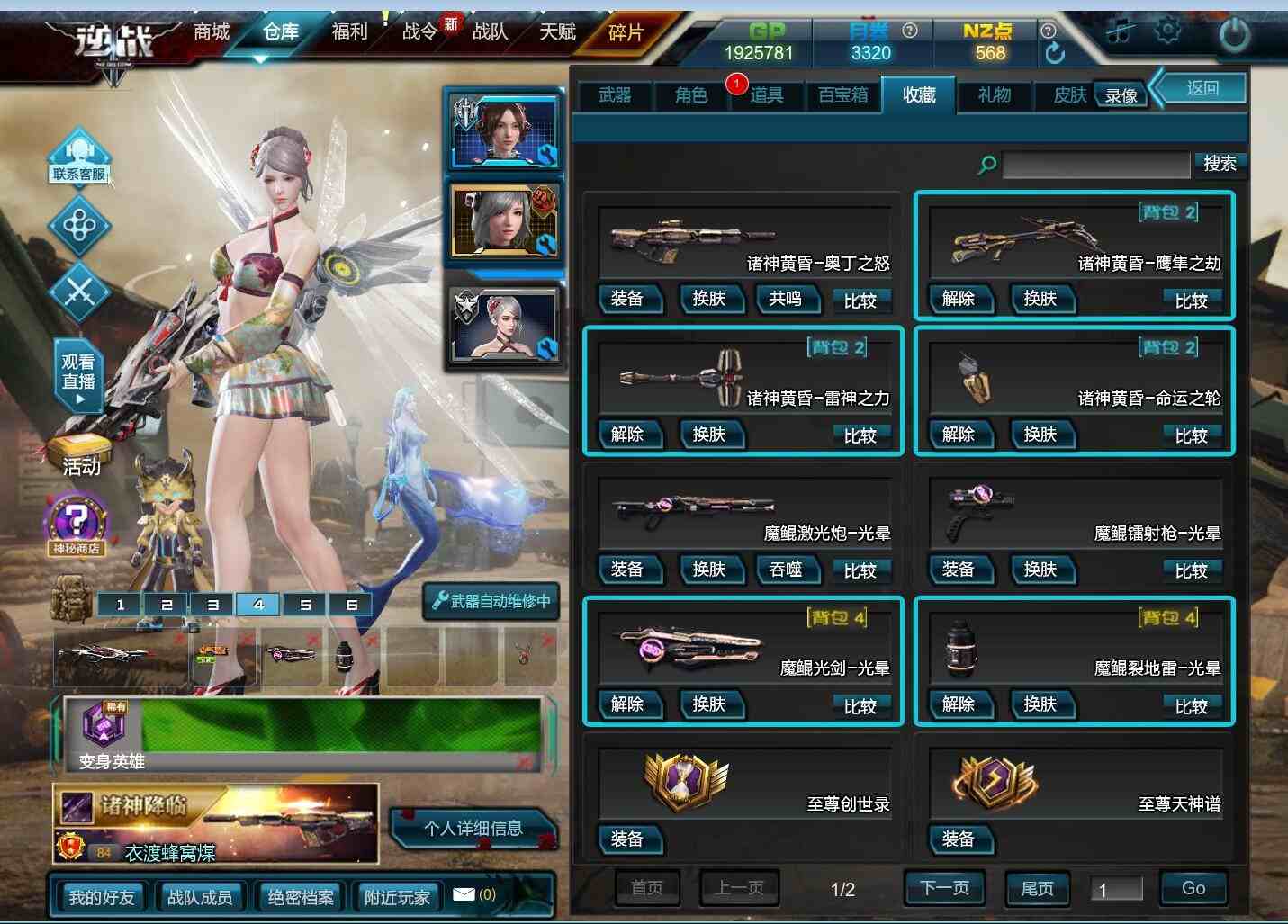1288x924 pixels.
Task: Click 吞噬 on 魔鲲激光炮-光晕
Action: pyautogui.click(x=785, y=570)
